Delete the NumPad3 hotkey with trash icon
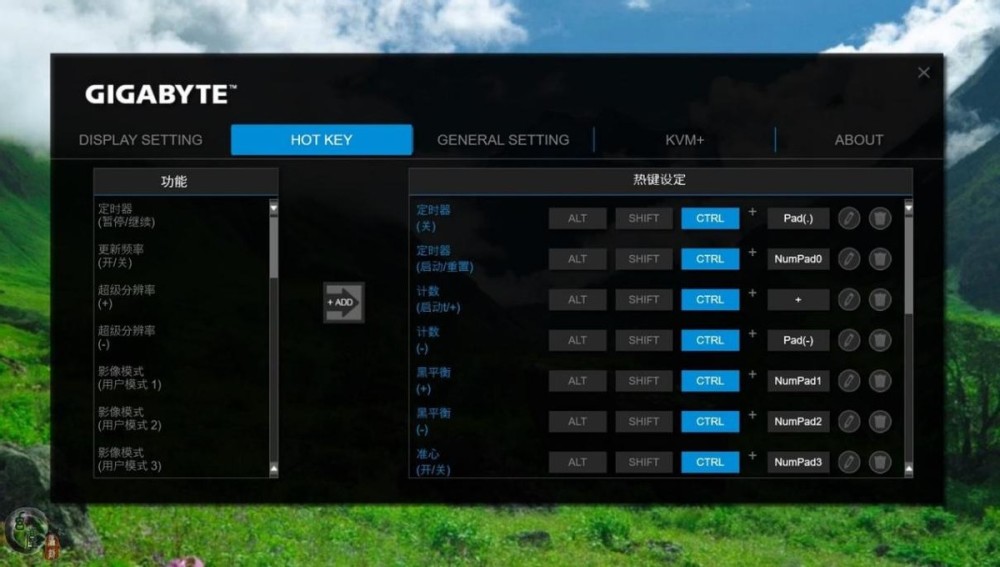Image resolution: width=1000 pixels, height=567 pixels. coord(880,462)
